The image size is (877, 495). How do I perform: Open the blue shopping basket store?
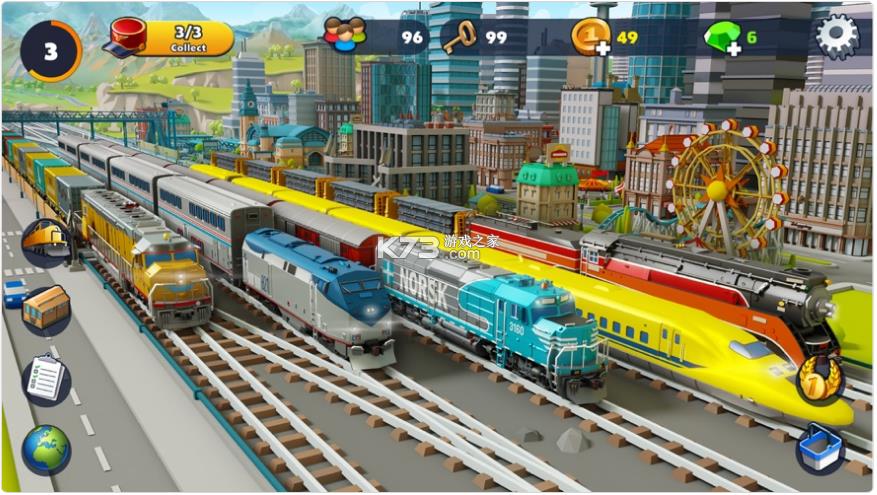pyautogui.click(x=820, y=448)
